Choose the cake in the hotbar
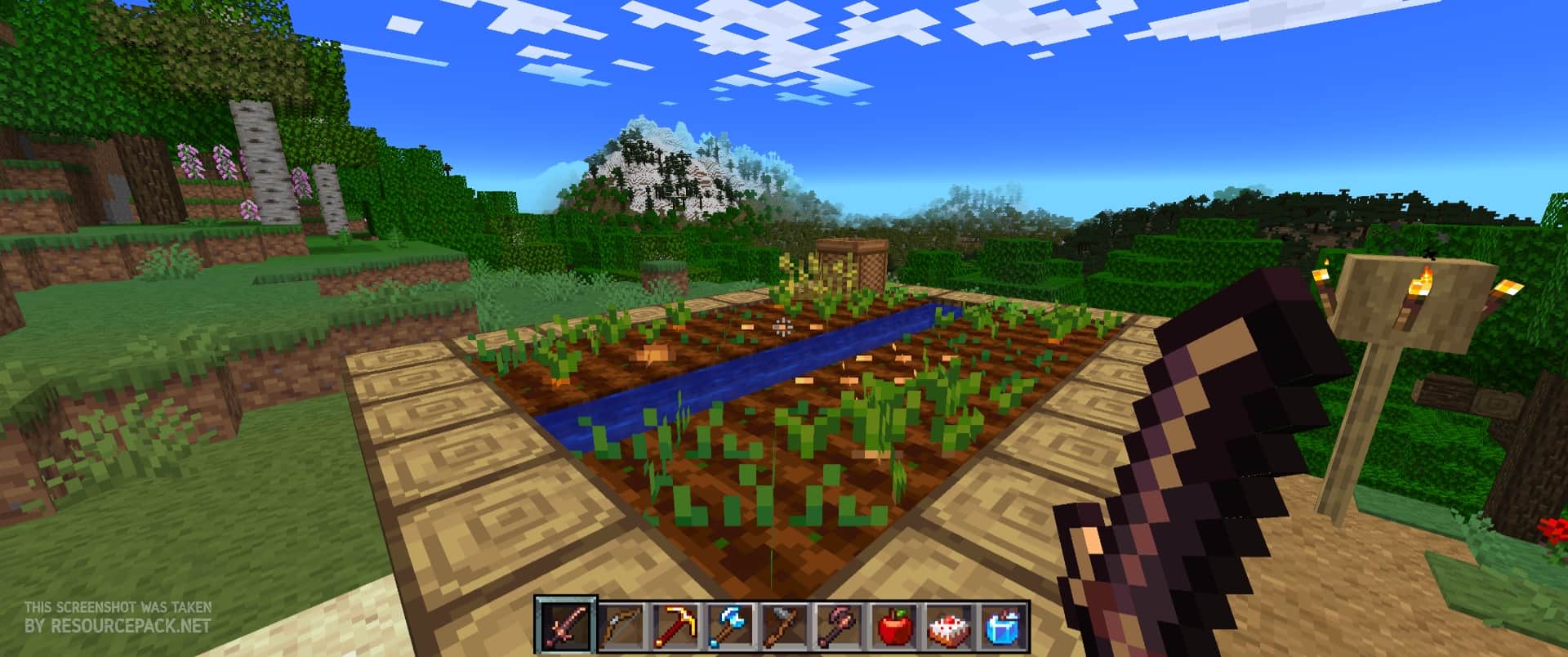The width and height of the screenshot is (1568, 657). [947, 627]
